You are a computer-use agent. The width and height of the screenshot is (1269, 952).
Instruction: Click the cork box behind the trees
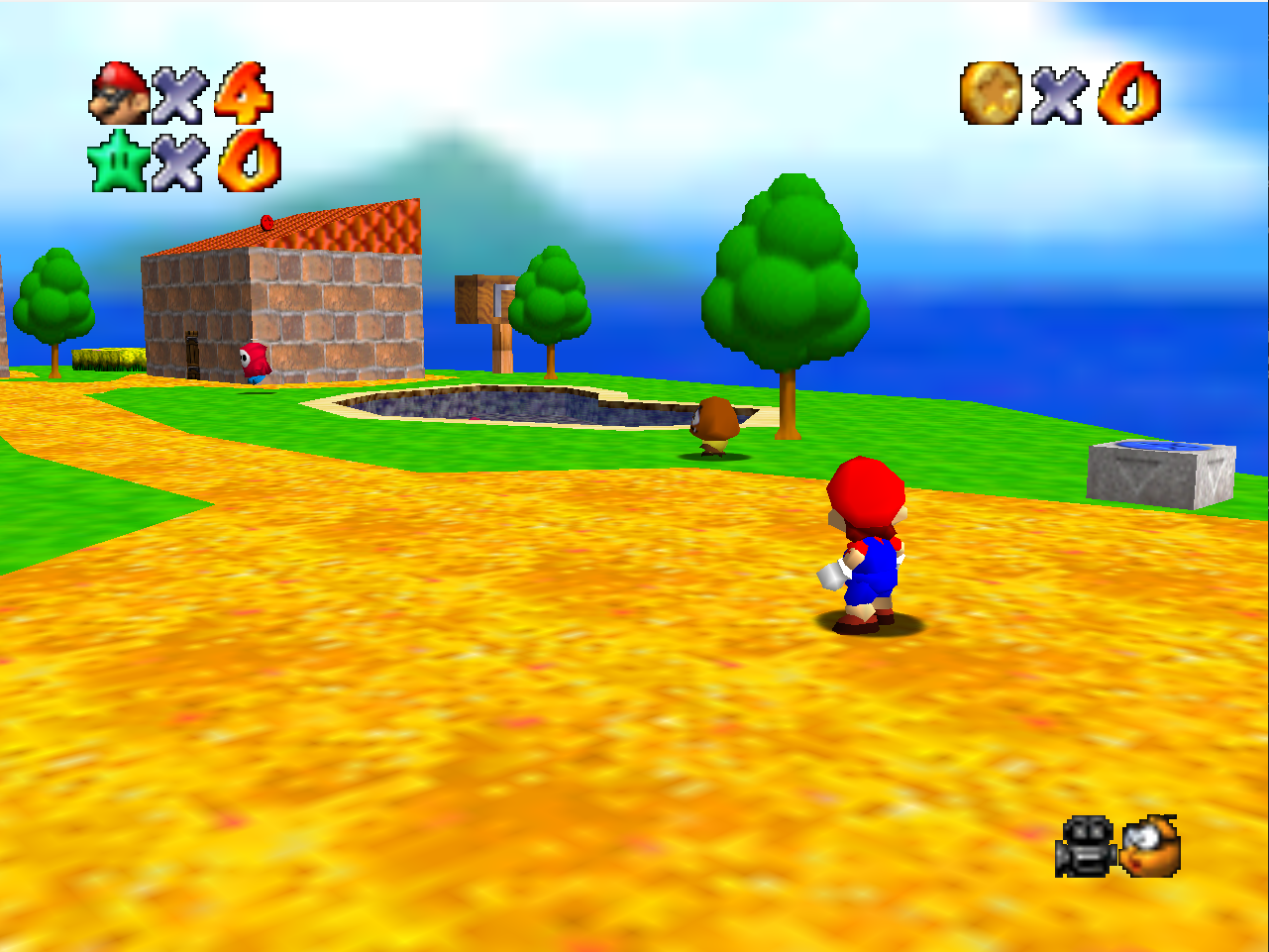pos(466,297)
